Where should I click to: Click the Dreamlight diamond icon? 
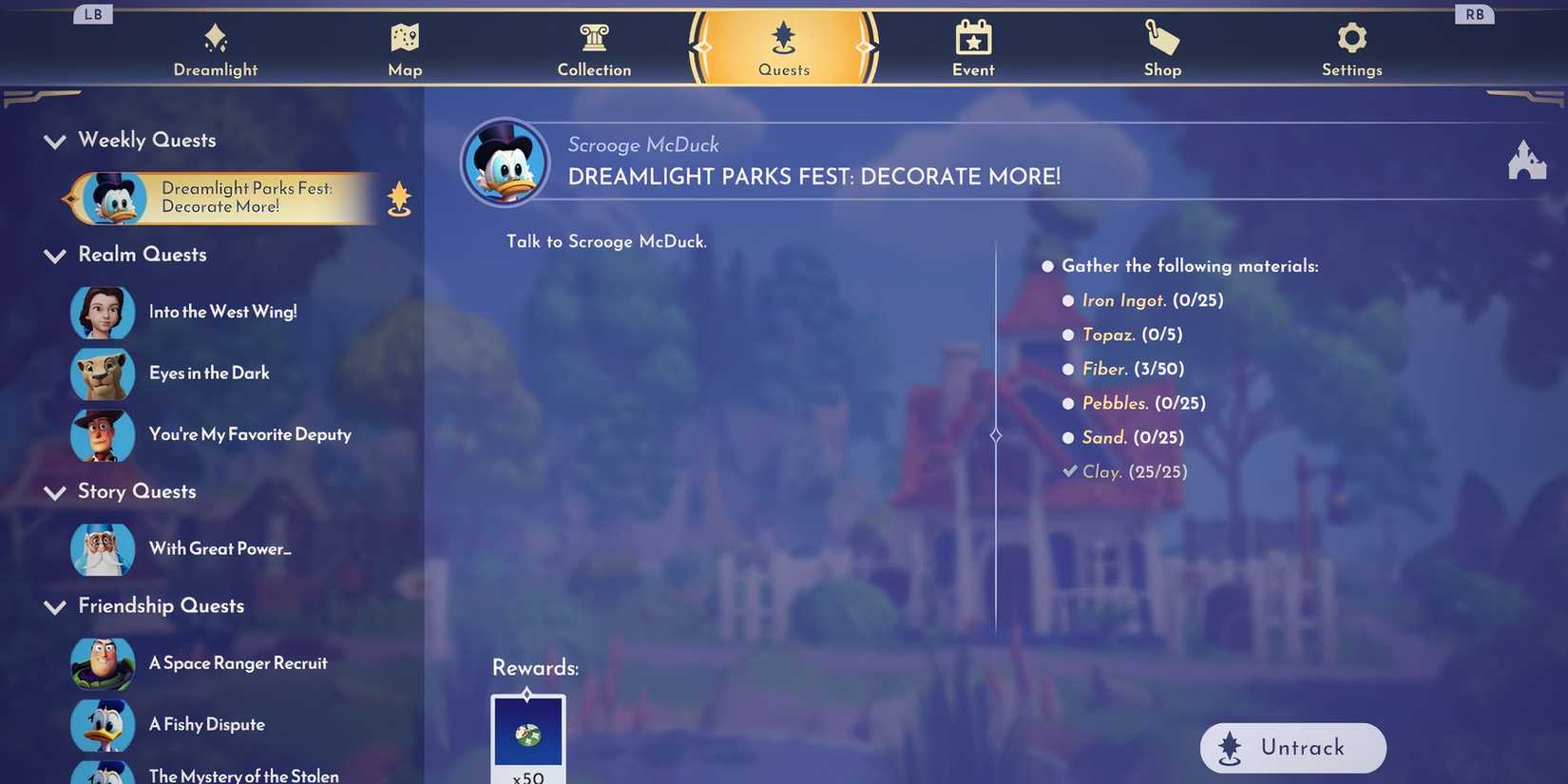tap(214, 38)
